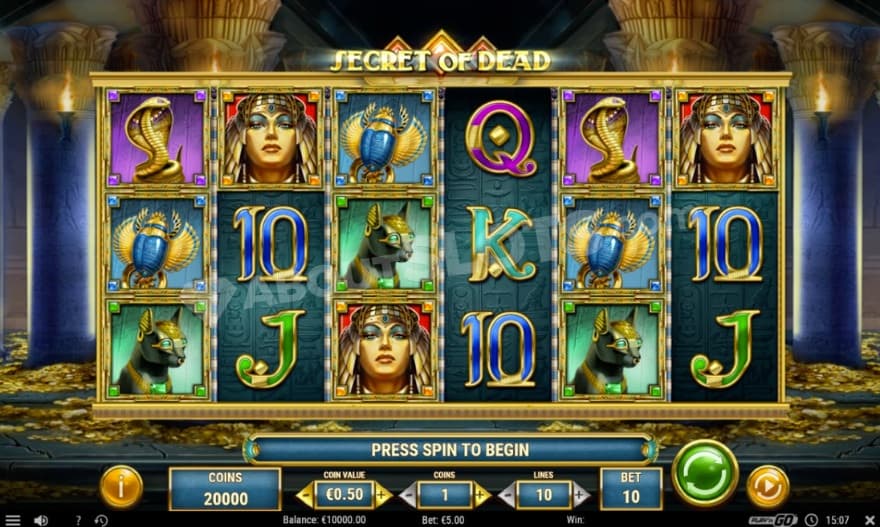Open the paytable info button

tap(121, 487)
